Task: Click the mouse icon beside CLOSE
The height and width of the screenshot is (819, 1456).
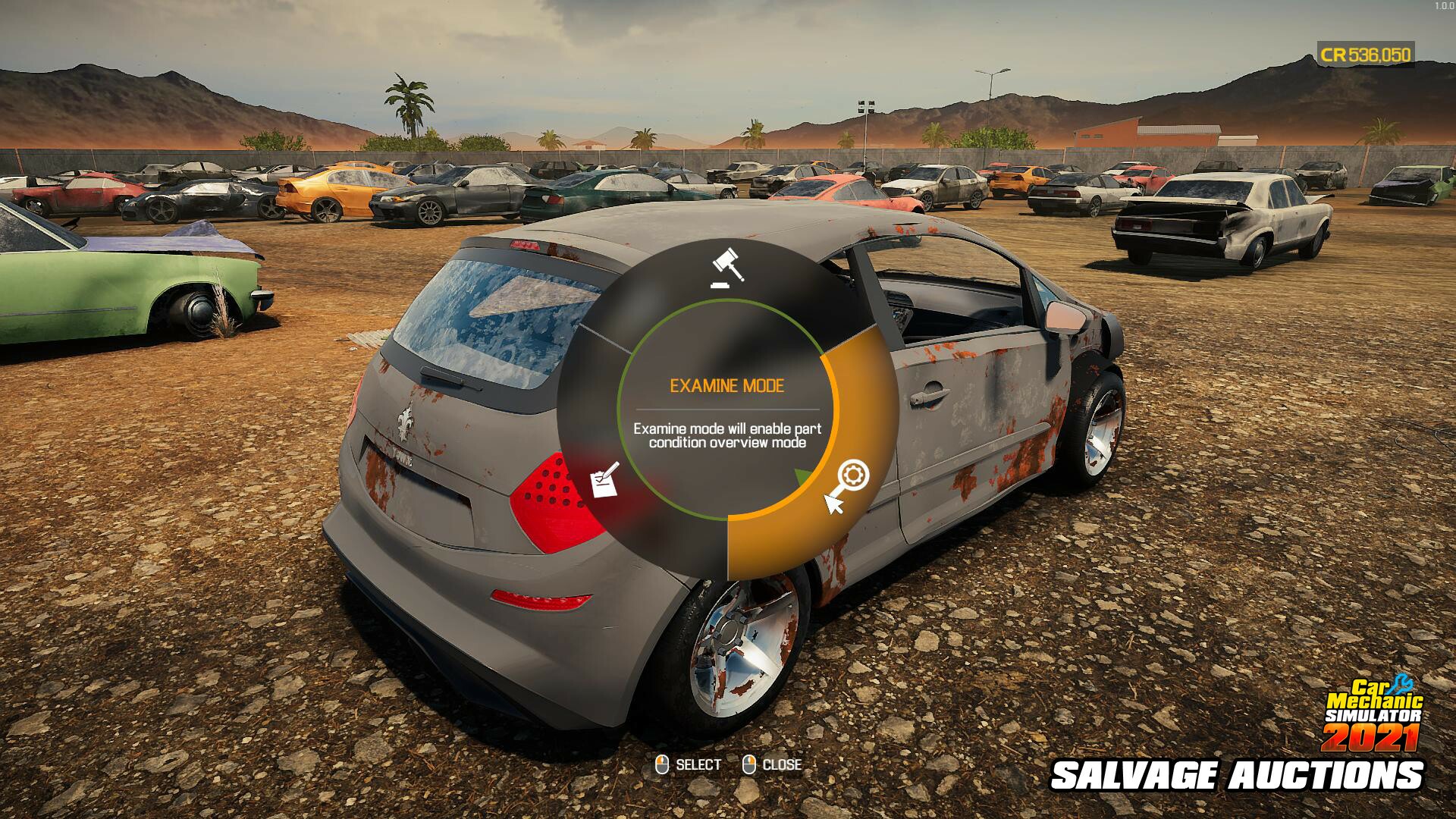Action: pyautogui.click(x=750, y=765)
